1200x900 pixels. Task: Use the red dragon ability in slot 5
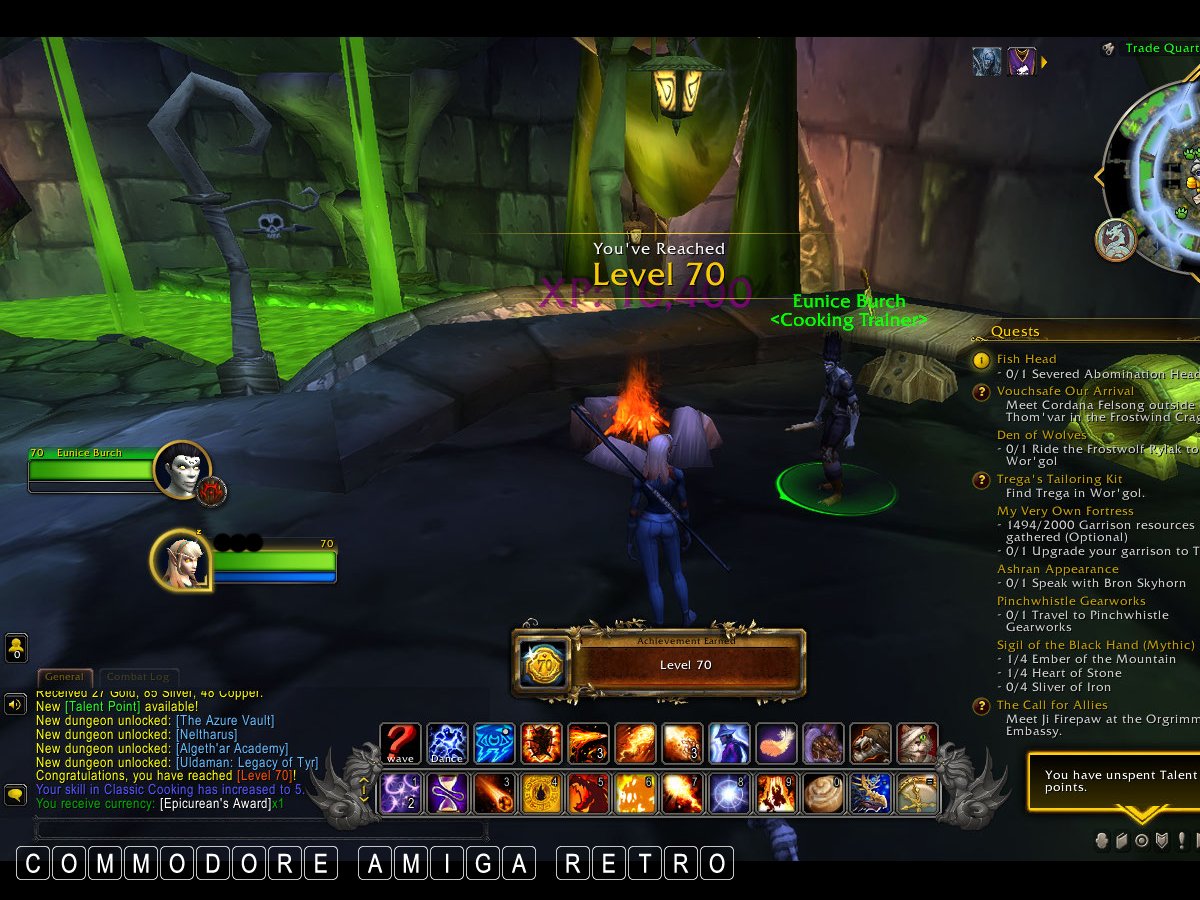pos(588,794)
